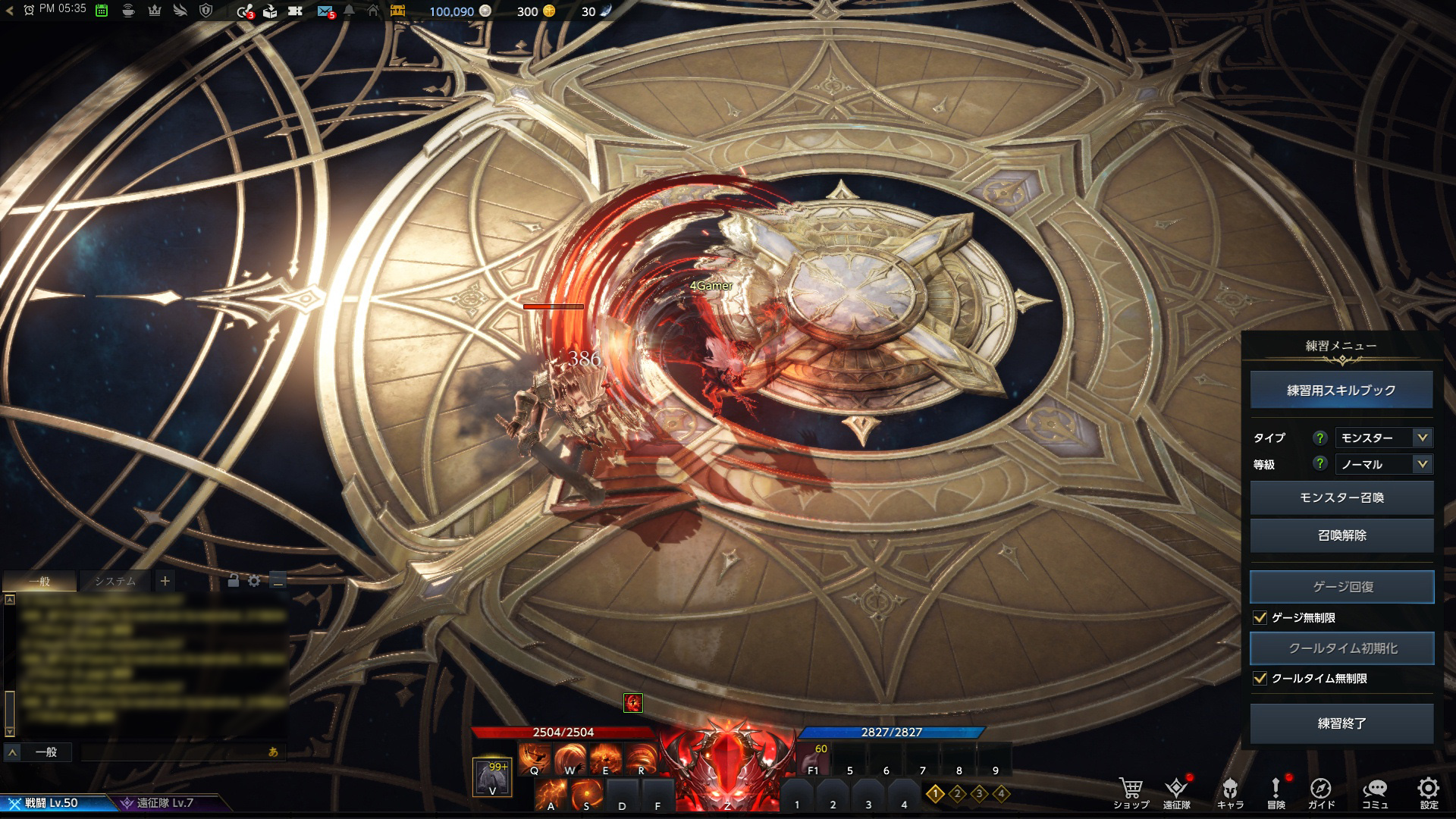End practice with 練習終了 button

1341,723
